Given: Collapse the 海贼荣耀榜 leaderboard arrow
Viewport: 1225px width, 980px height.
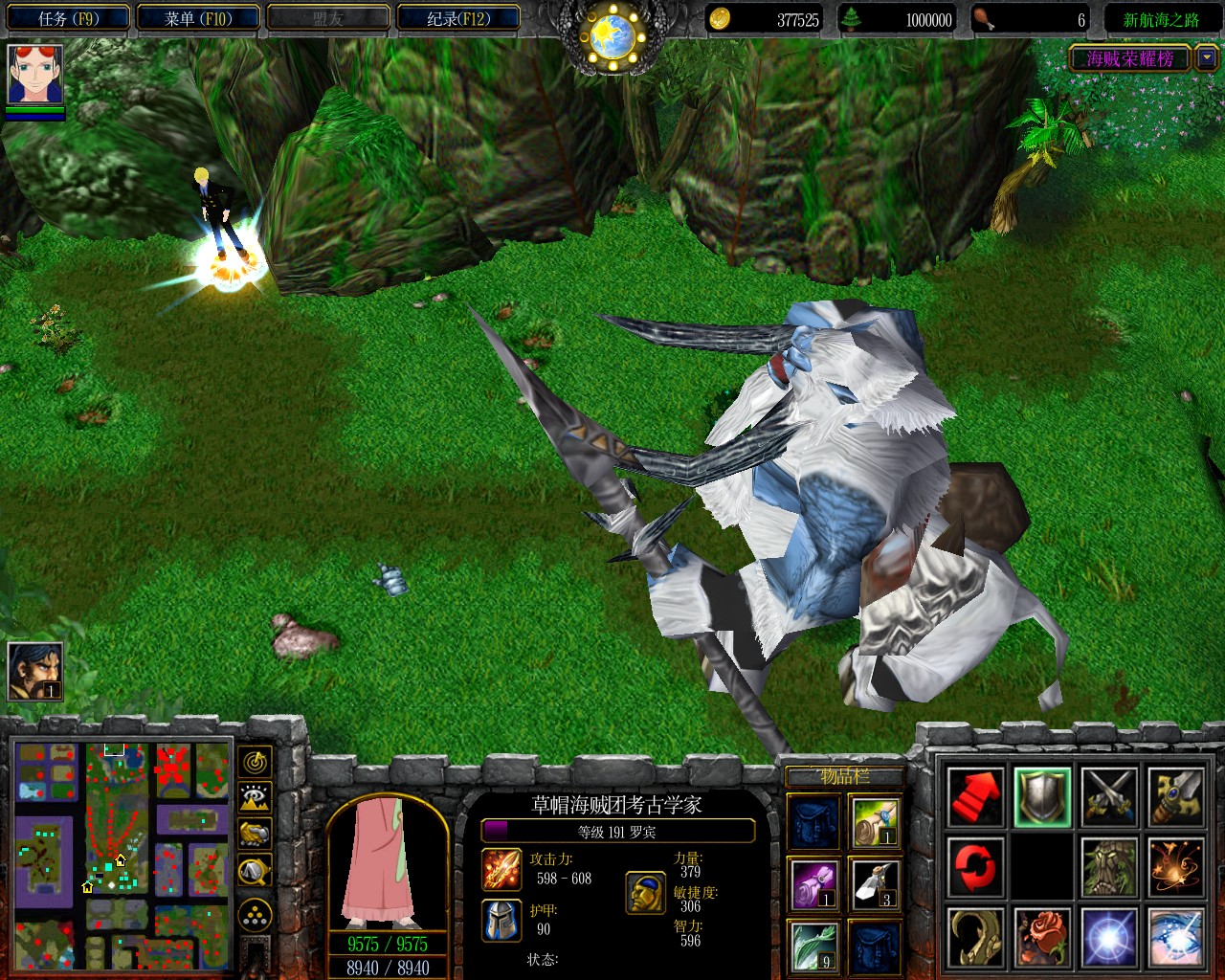Looking at the screenshot, I should point(1207,57).
